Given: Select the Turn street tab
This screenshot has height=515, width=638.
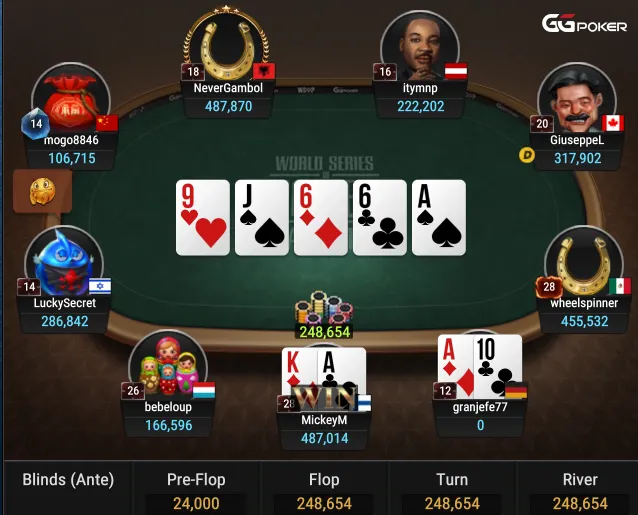Looking at the screenshot, I should click(452, 490).
